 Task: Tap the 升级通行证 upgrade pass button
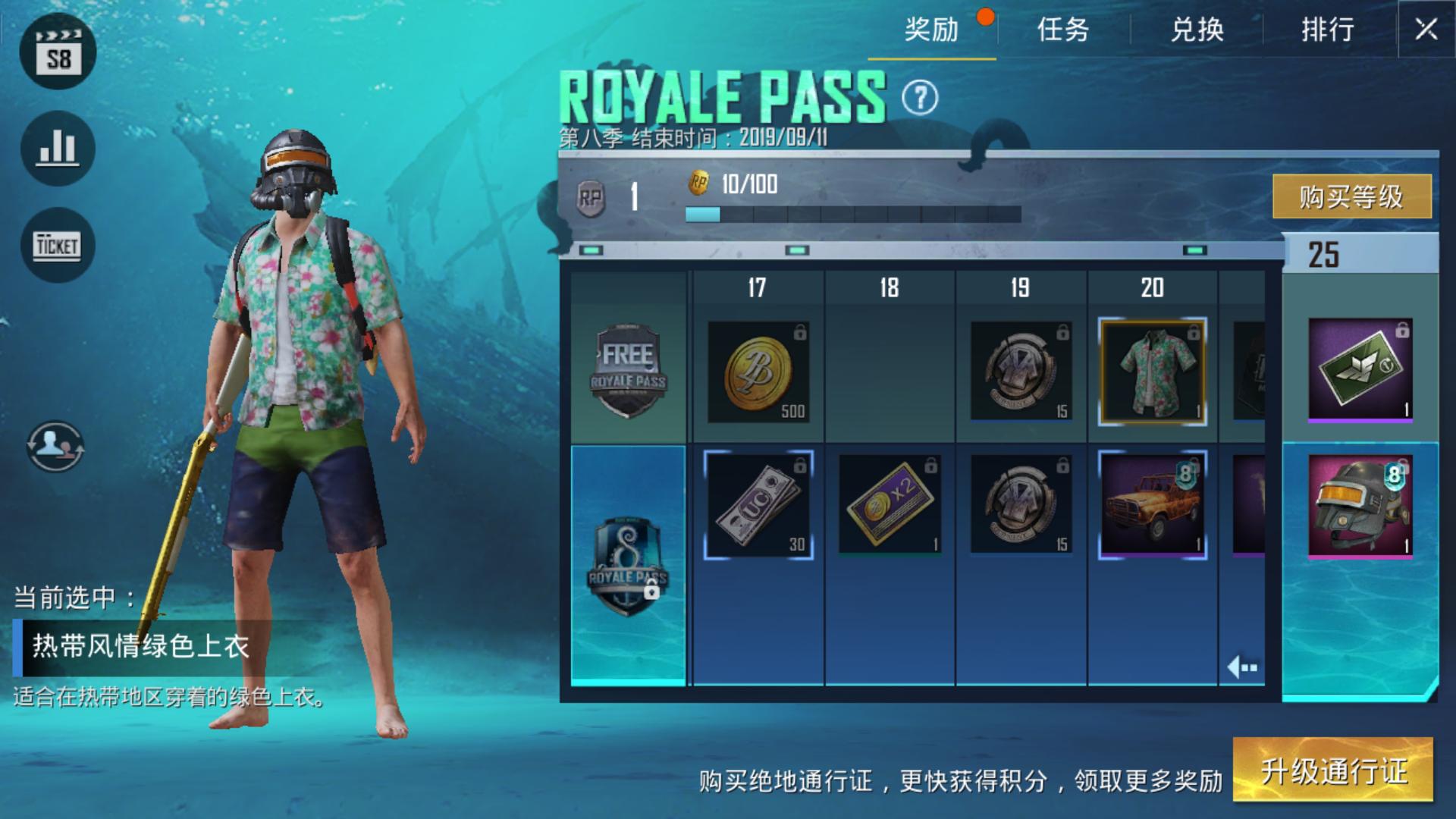(x=1333, y=770)
